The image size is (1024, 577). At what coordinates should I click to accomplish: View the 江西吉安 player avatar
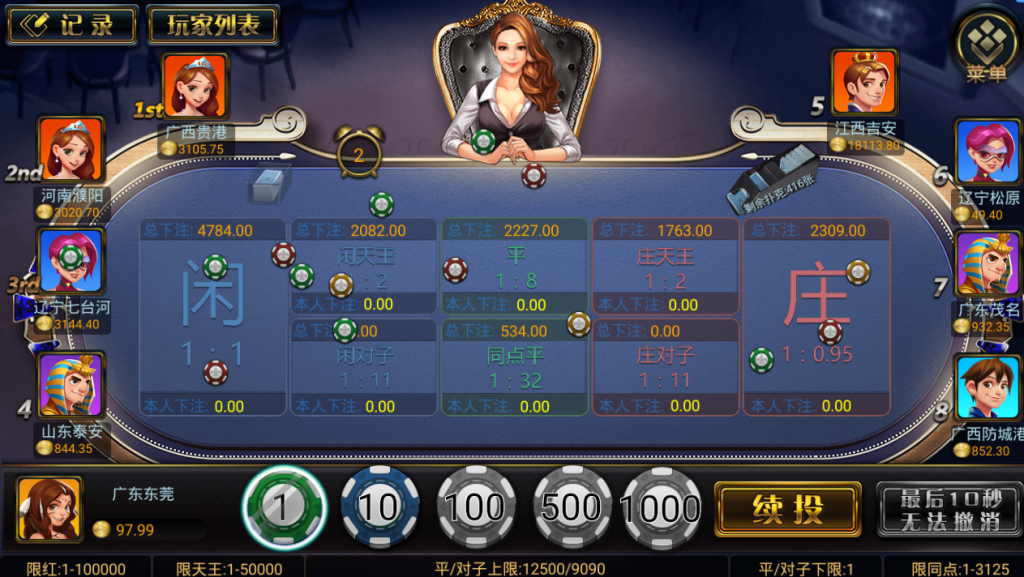click(864, 83)
